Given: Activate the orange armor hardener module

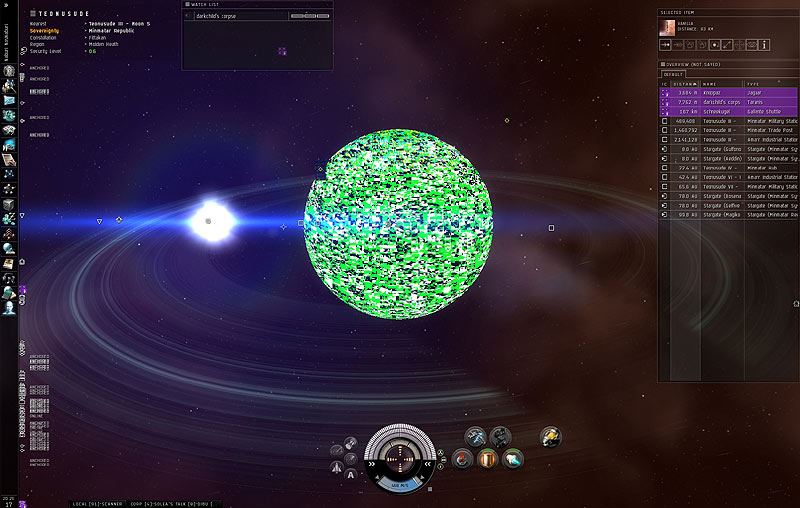Looking at the screenshot, I should pos(488,459).
